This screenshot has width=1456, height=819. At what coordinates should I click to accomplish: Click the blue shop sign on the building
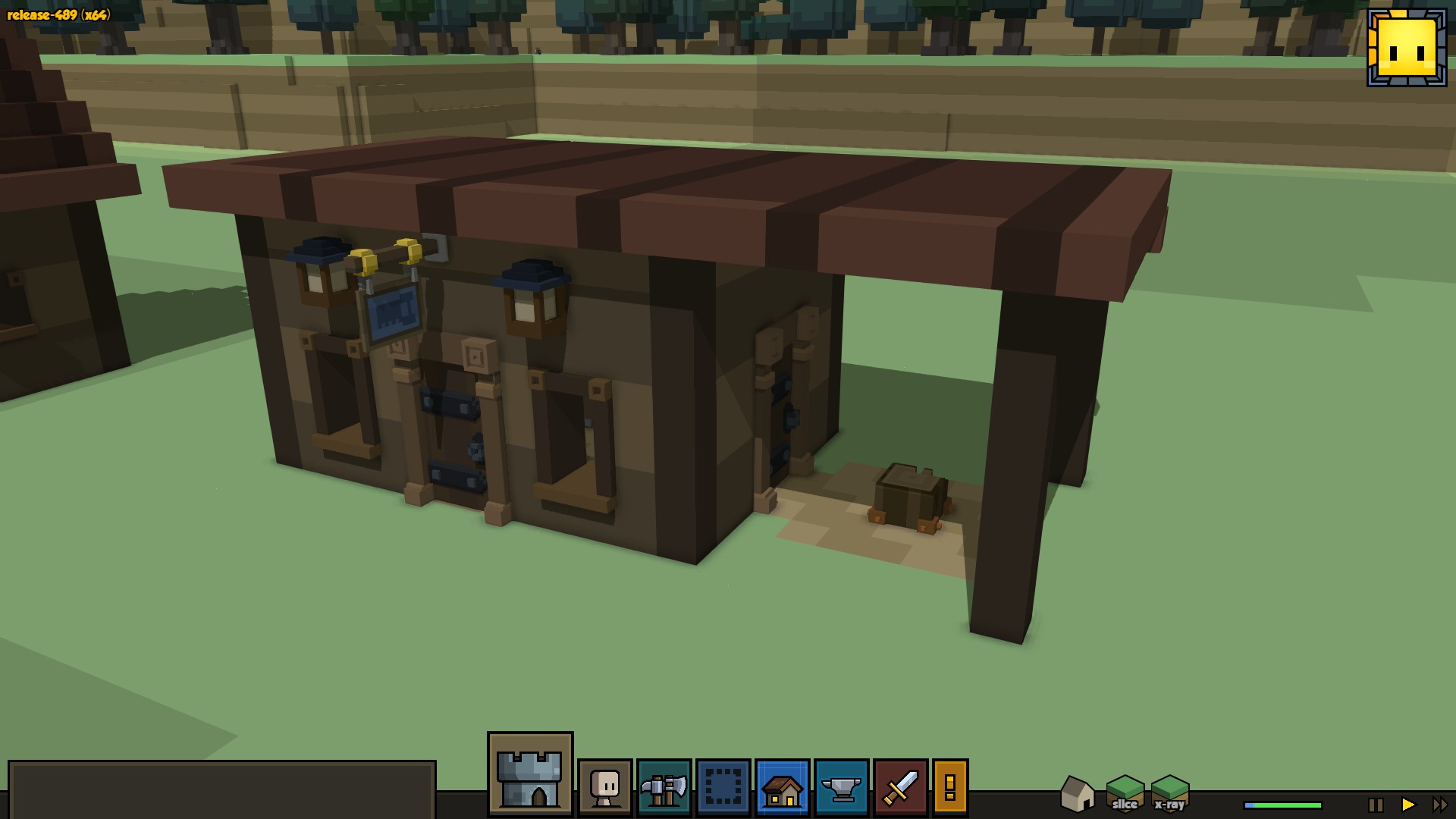(x=394, y=312)
